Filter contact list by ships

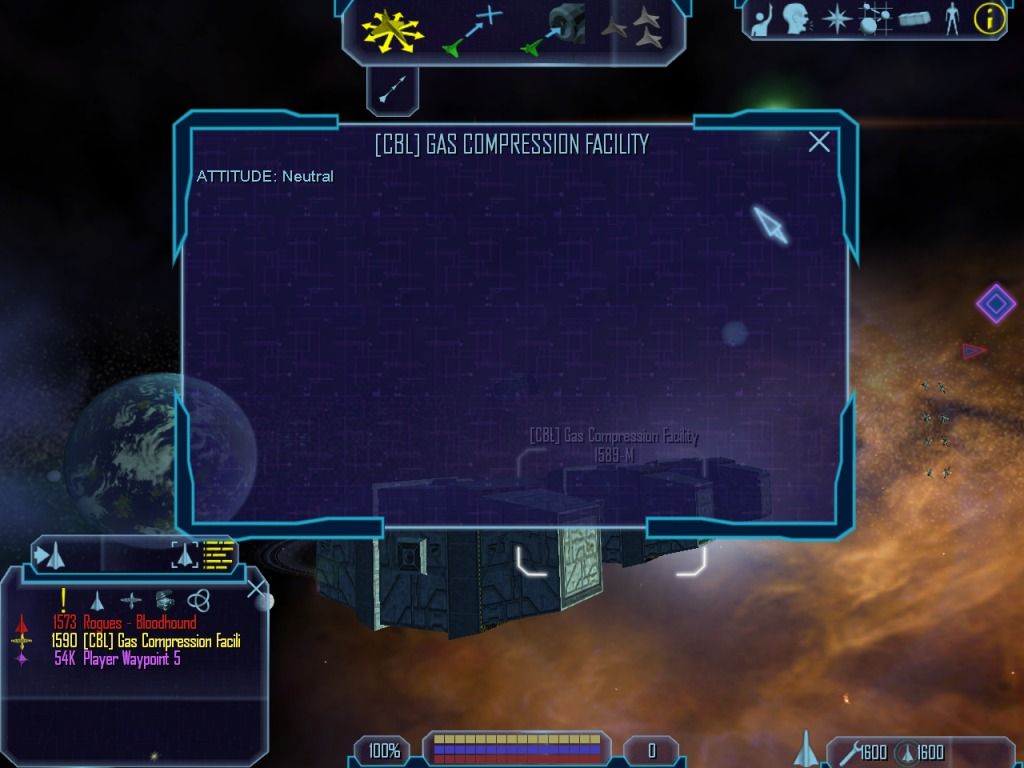pyautogui.click(x=97, y=600)
